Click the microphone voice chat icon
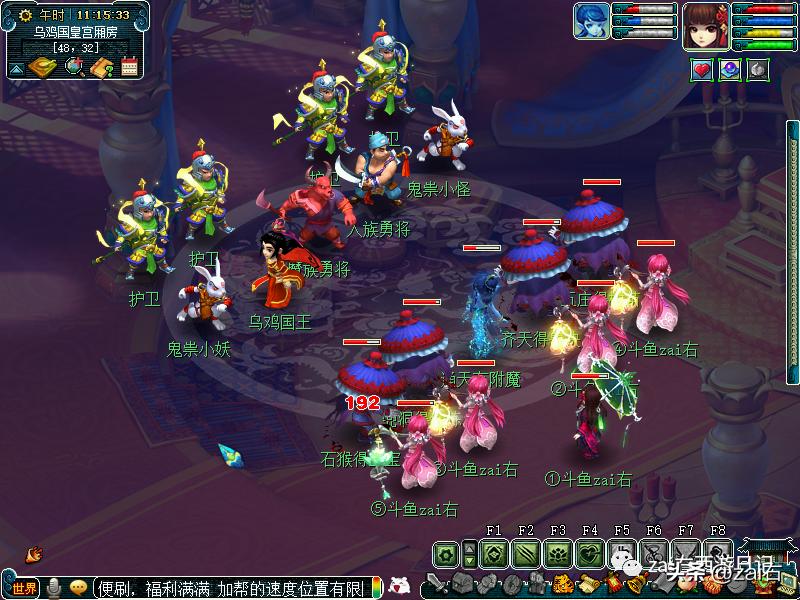The image size is (800, 600). click(x=53, y=587)
